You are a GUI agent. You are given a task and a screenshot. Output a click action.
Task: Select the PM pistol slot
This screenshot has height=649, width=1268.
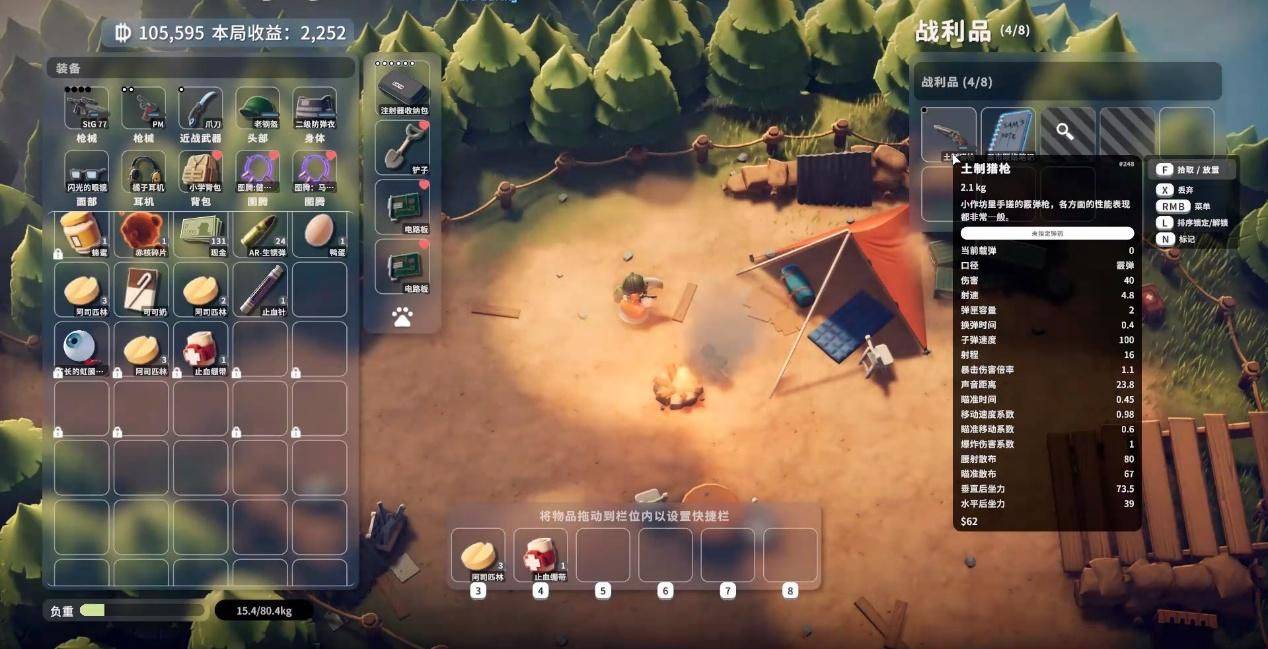144,109
